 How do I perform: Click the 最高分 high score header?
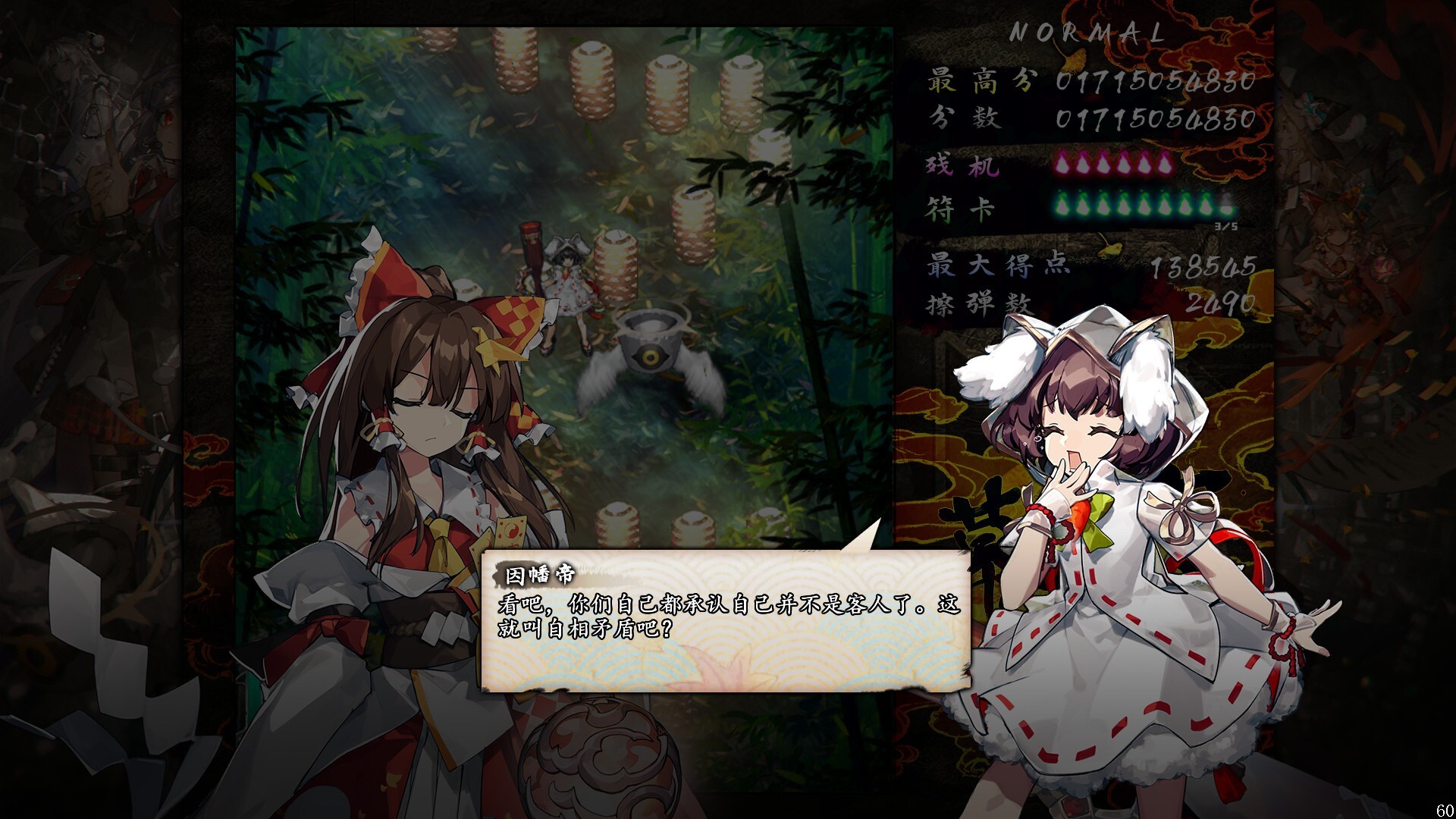click(980, 79)
